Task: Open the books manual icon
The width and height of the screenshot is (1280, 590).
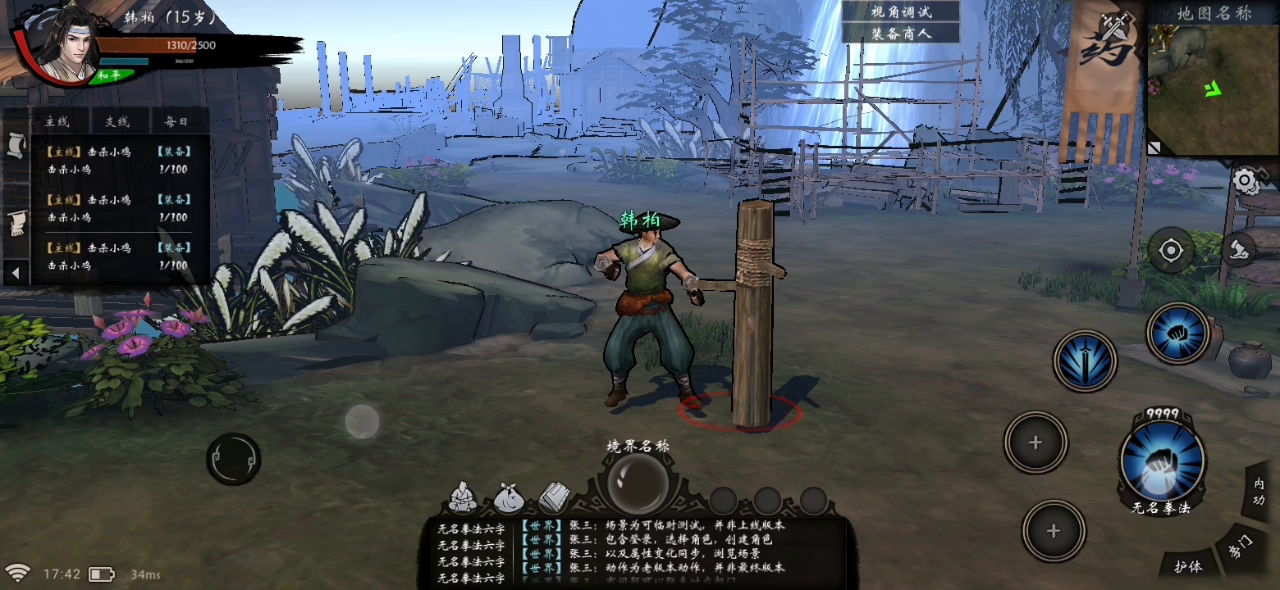Action: pyautogui.click(x=554, y=496)
